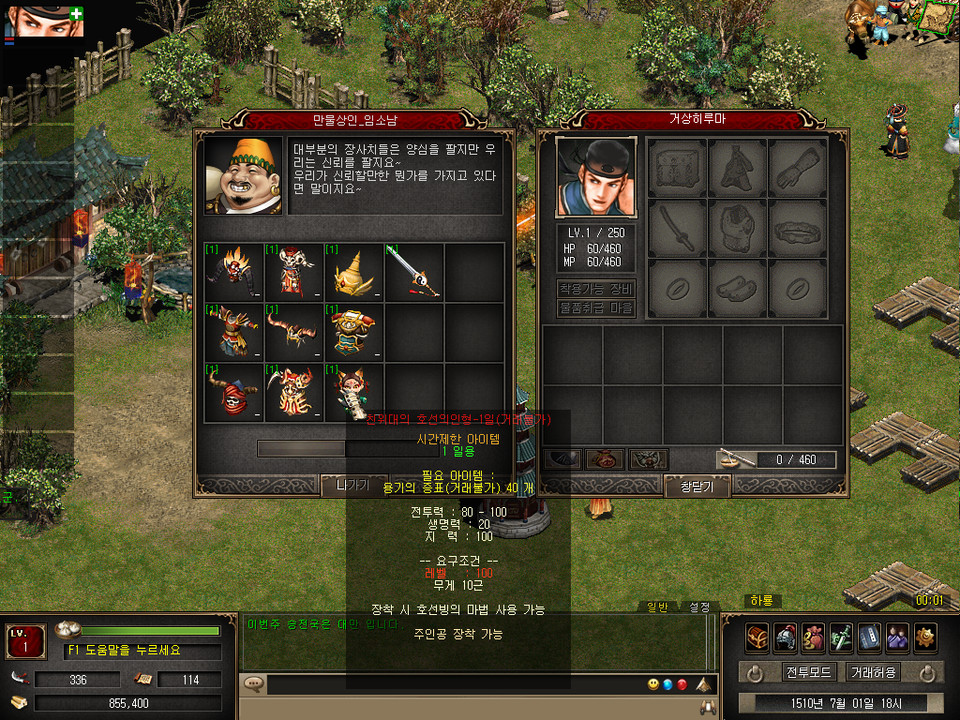Pick the golden pagoda helmet in shop
Screen dimensions: 960x720
click(x=353, y=272)
